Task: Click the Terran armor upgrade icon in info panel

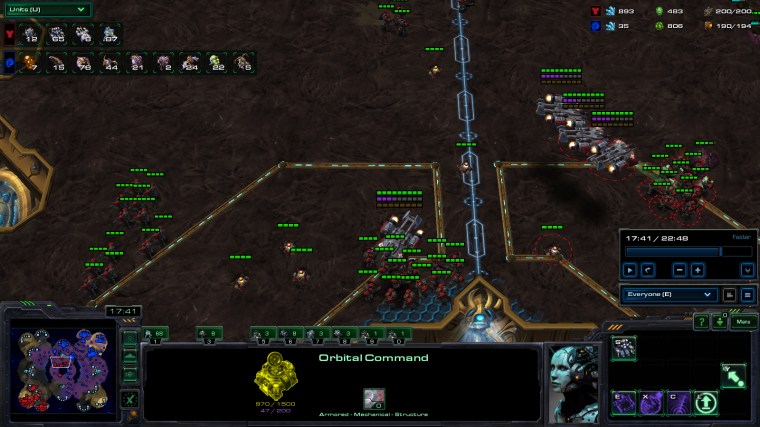Action: 375,399
